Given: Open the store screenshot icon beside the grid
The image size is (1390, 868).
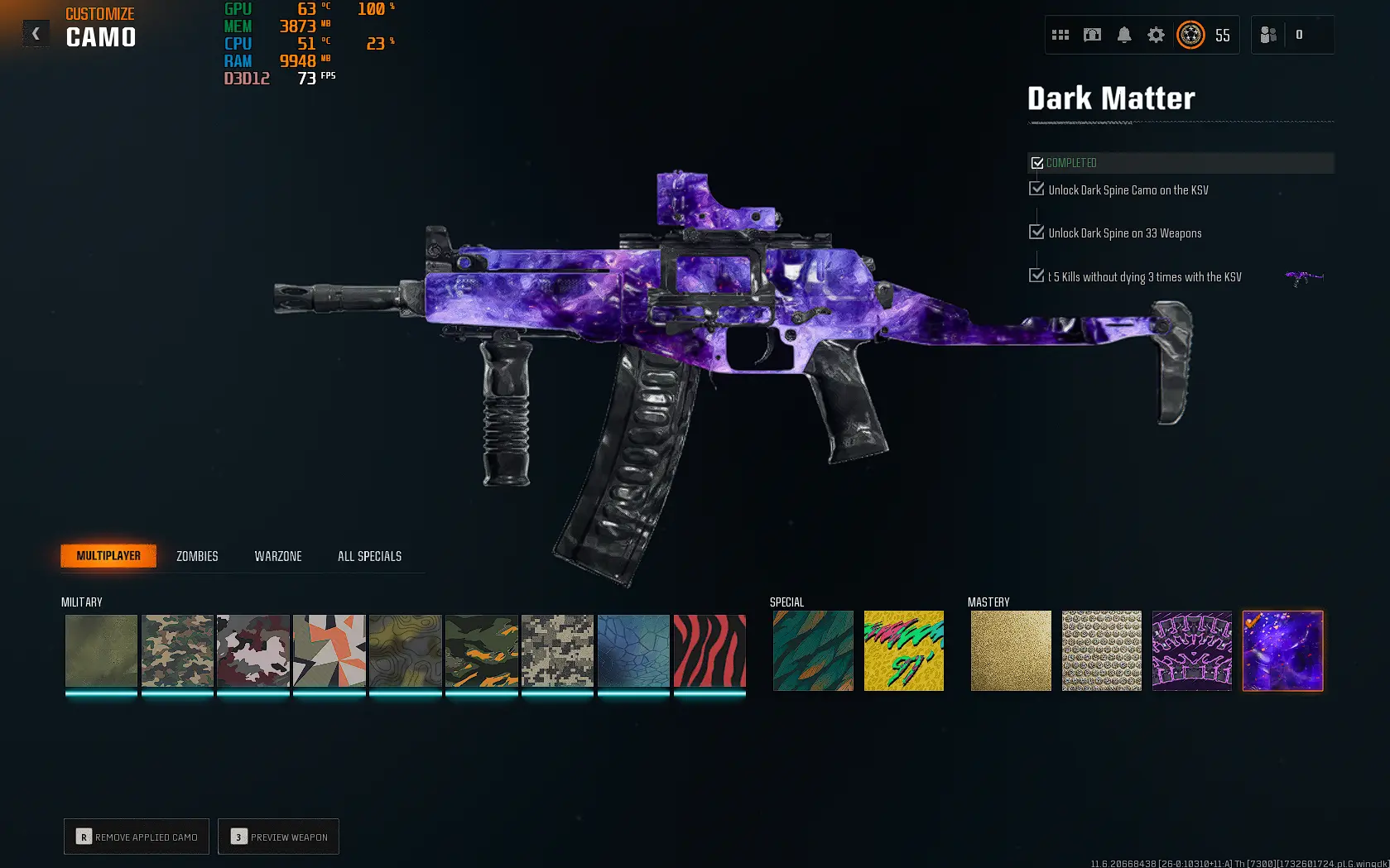Looking at the screenshot, I should [x=1092, y=35].
